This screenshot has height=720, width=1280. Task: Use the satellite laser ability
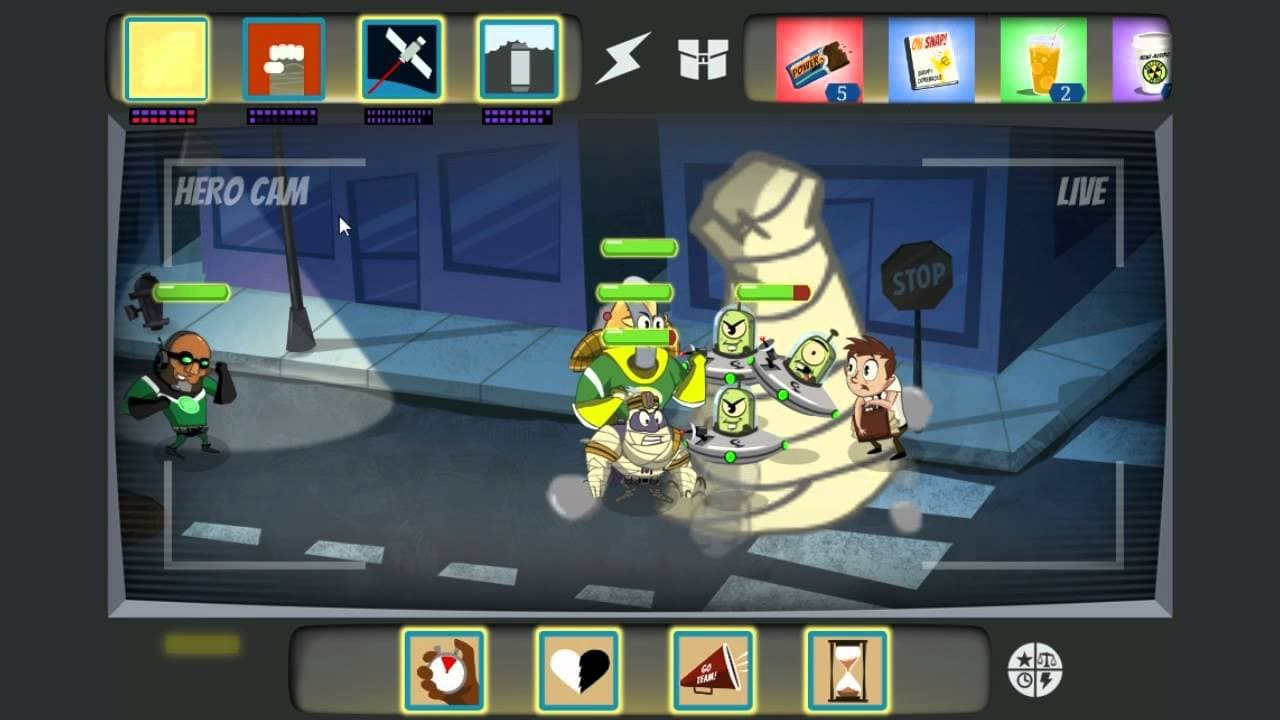(x=402, y=59)
